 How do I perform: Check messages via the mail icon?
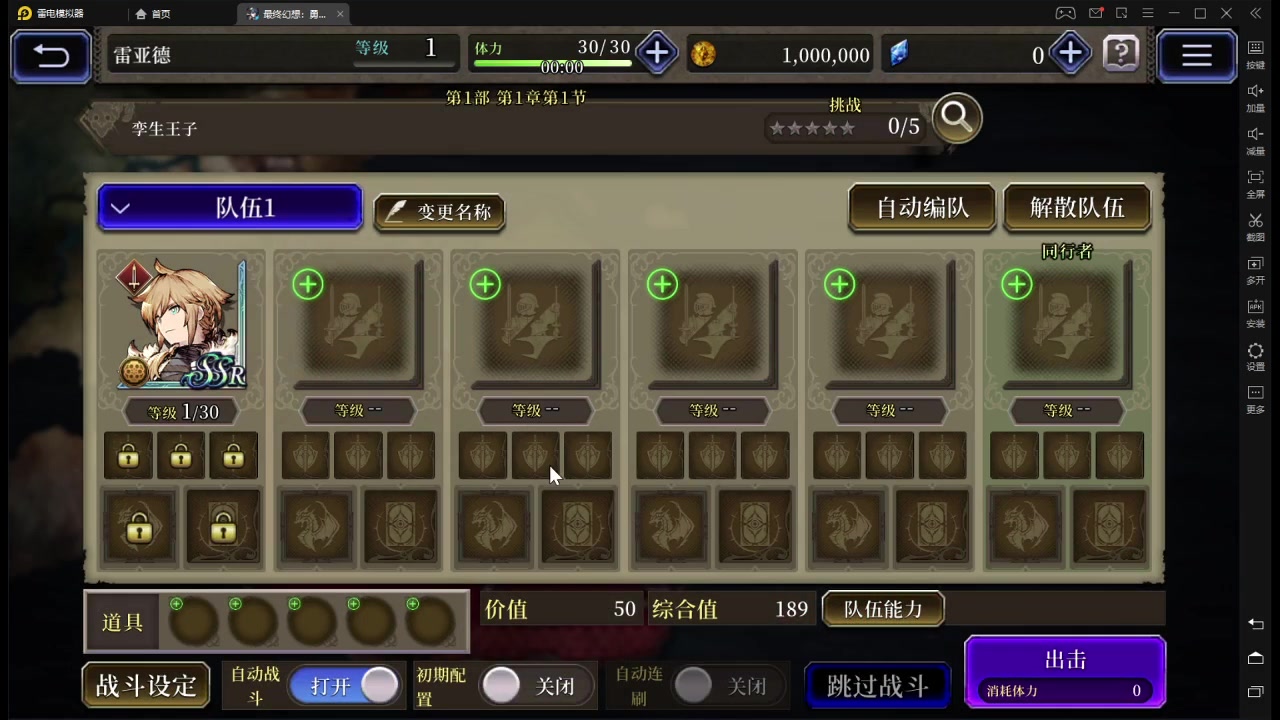[1096, 13]
